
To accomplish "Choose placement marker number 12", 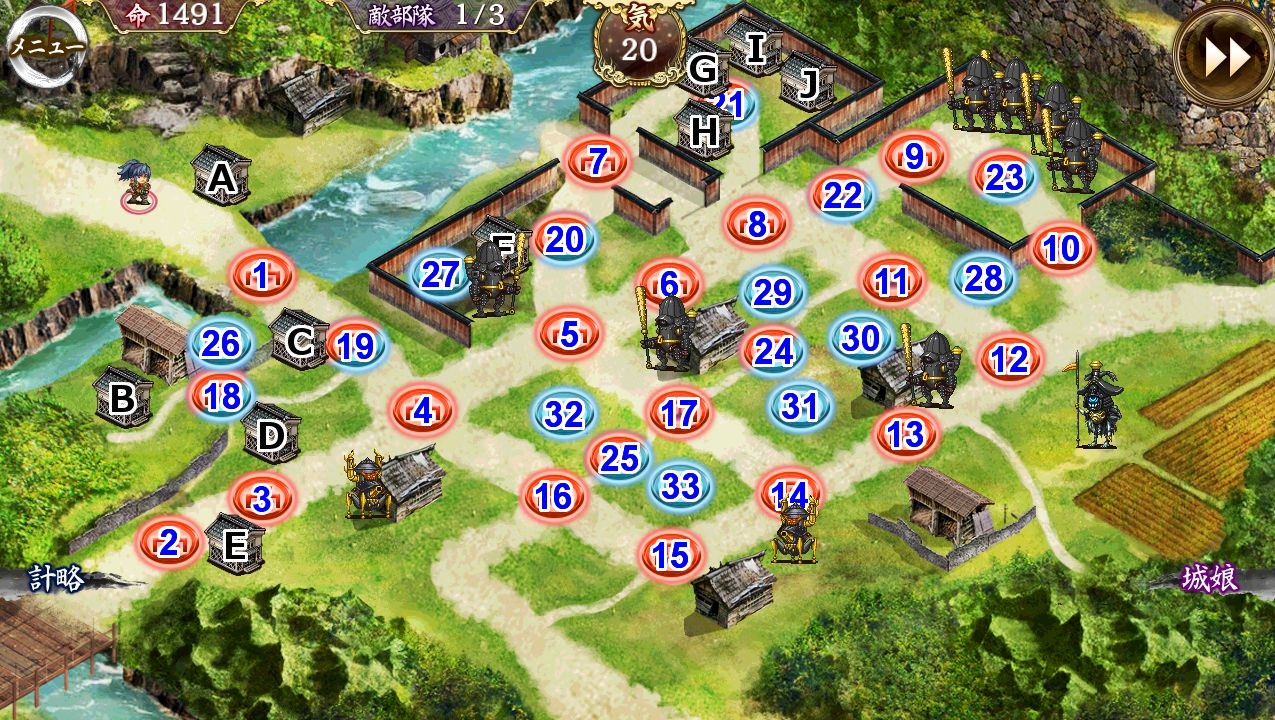I will click(x=1010, y=359).
